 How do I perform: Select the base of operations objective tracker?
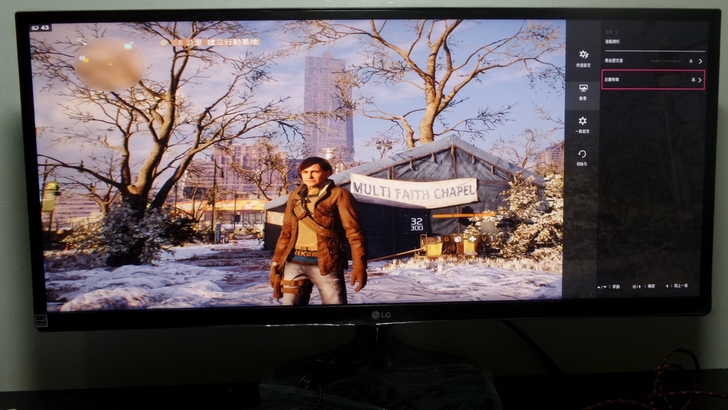[x=213, y=43]
